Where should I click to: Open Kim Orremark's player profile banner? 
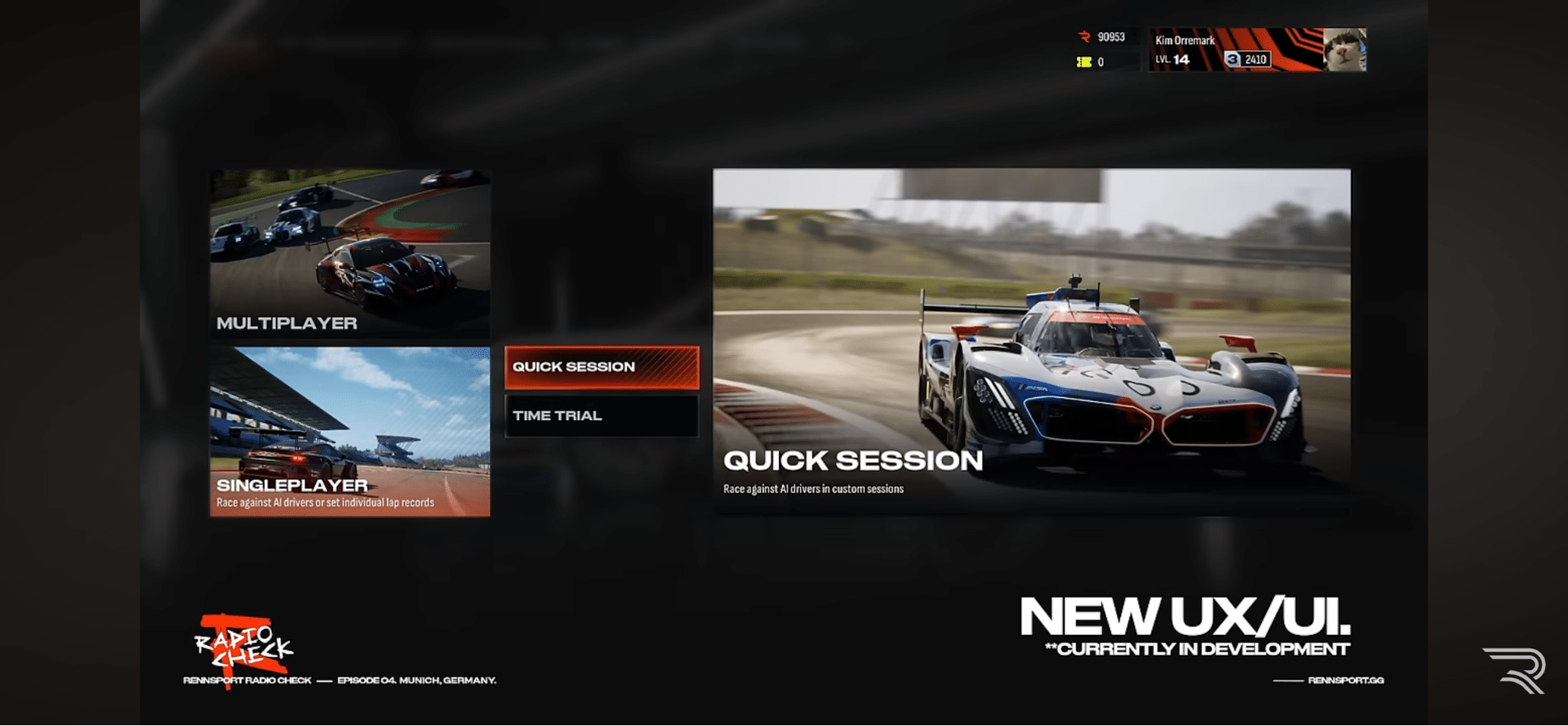(1235, 49)
